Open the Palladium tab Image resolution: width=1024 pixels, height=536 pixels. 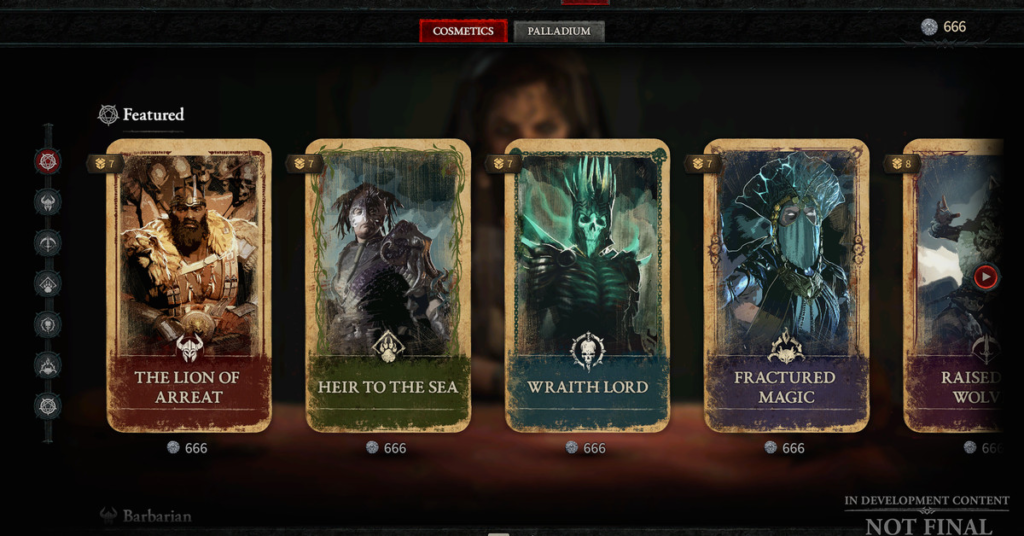559,31
